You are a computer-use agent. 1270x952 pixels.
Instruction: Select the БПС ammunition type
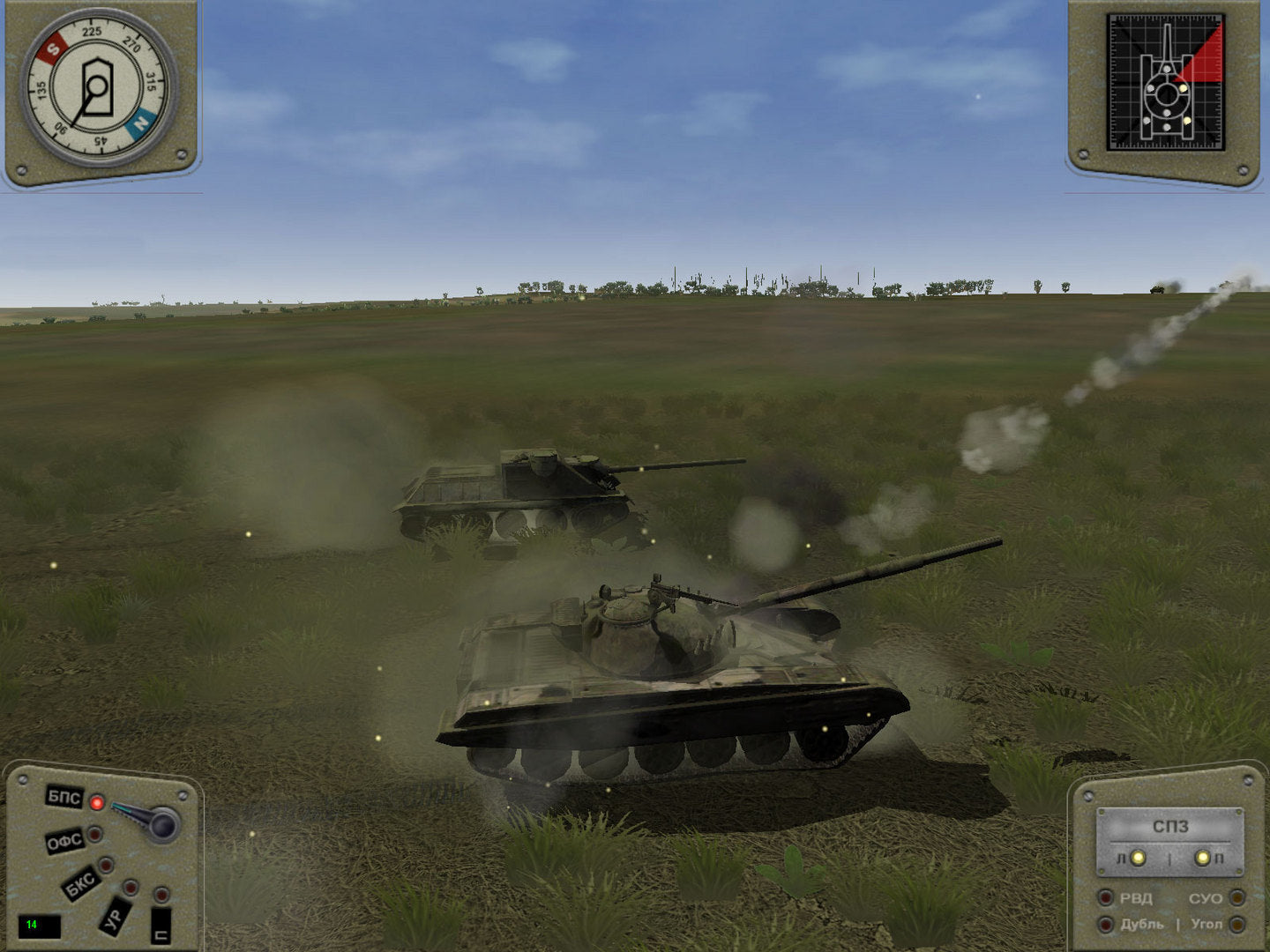(x=64, y=798)
